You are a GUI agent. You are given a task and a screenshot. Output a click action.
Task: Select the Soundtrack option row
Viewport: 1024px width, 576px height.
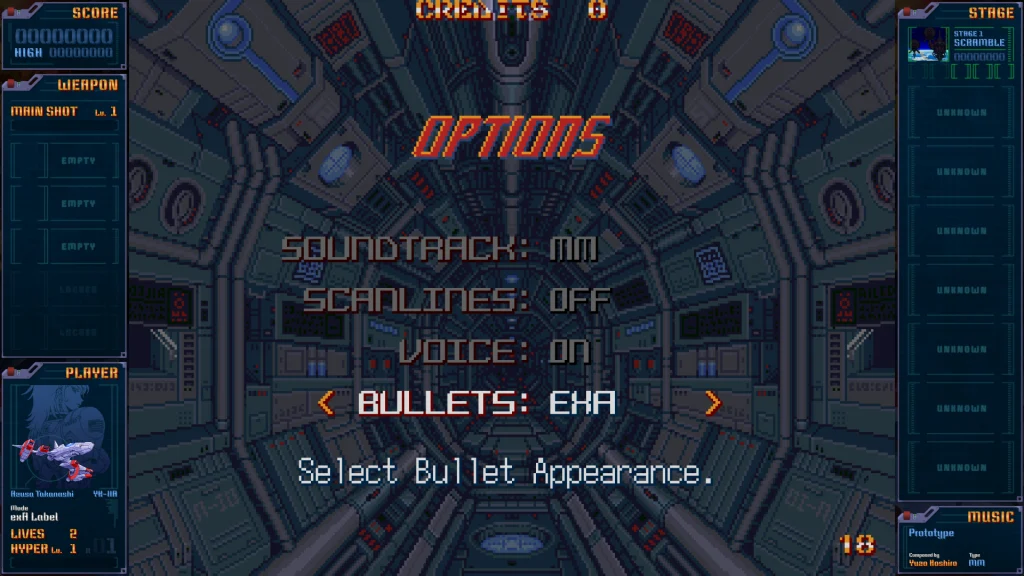coord(439,248)
